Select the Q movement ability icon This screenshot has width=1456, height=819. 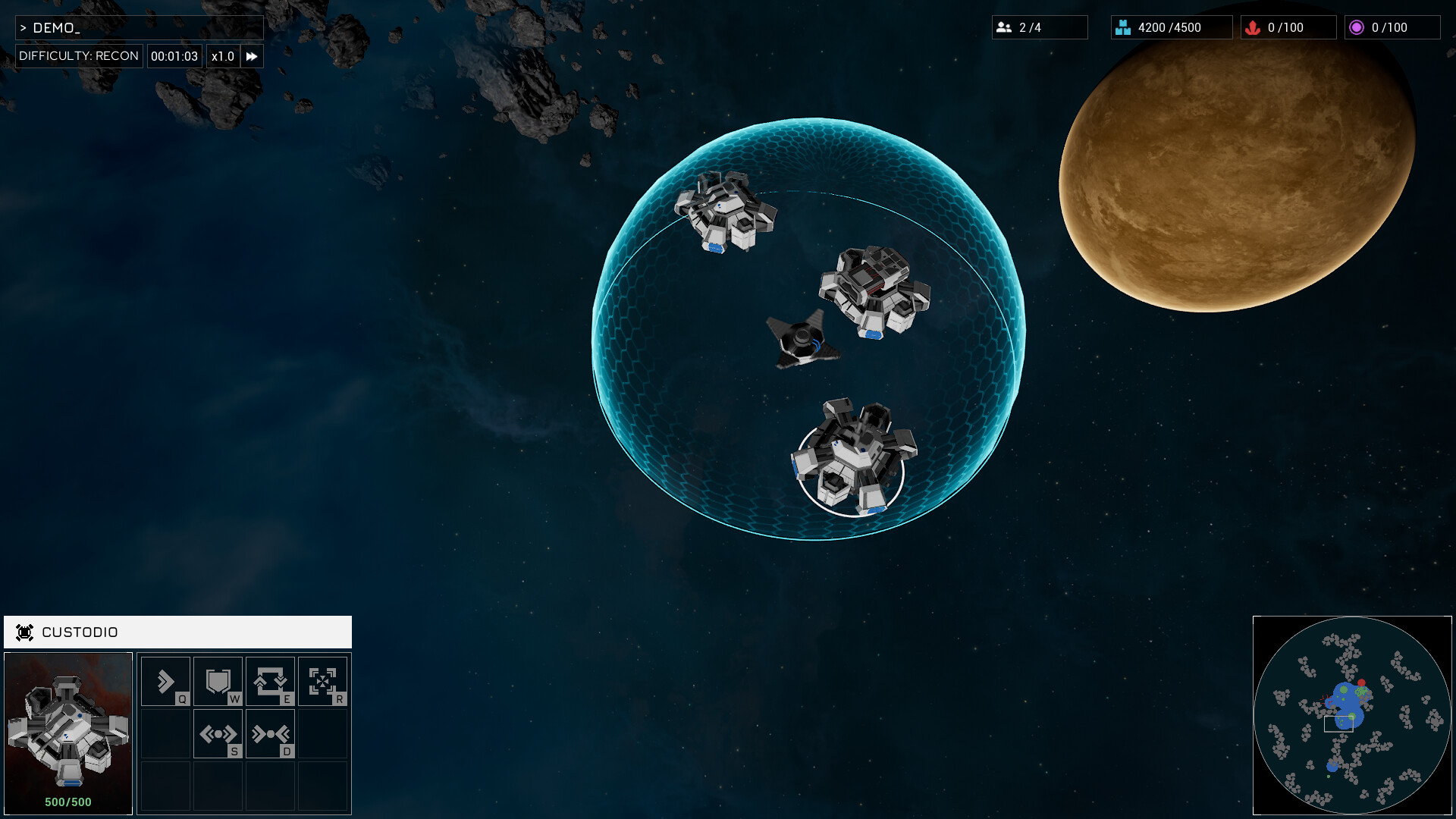(x=165, y=681)
